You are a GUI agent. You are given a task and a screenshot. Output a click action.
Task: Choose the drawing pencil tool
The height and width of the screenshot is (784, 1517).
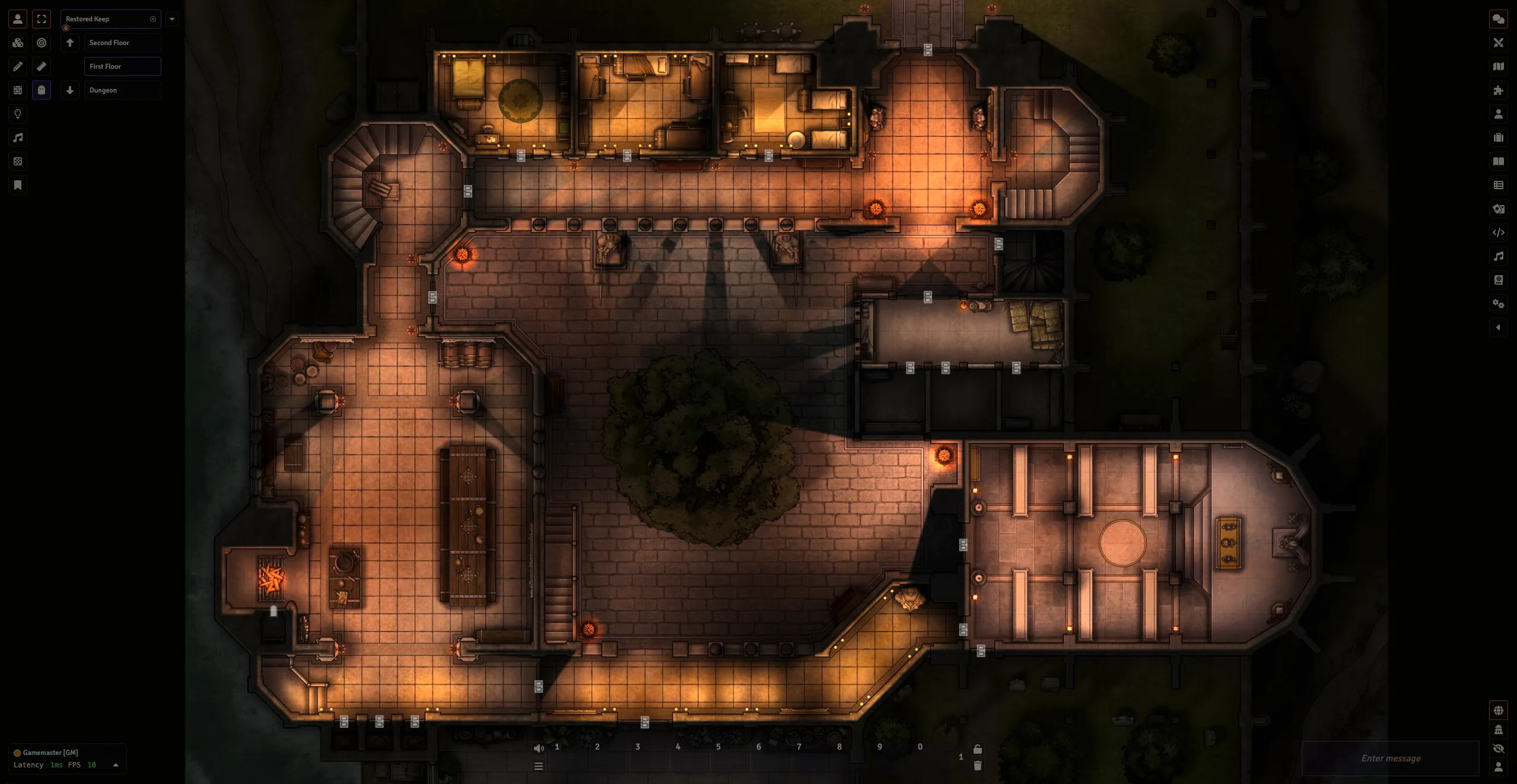click(x=18, y=66)
